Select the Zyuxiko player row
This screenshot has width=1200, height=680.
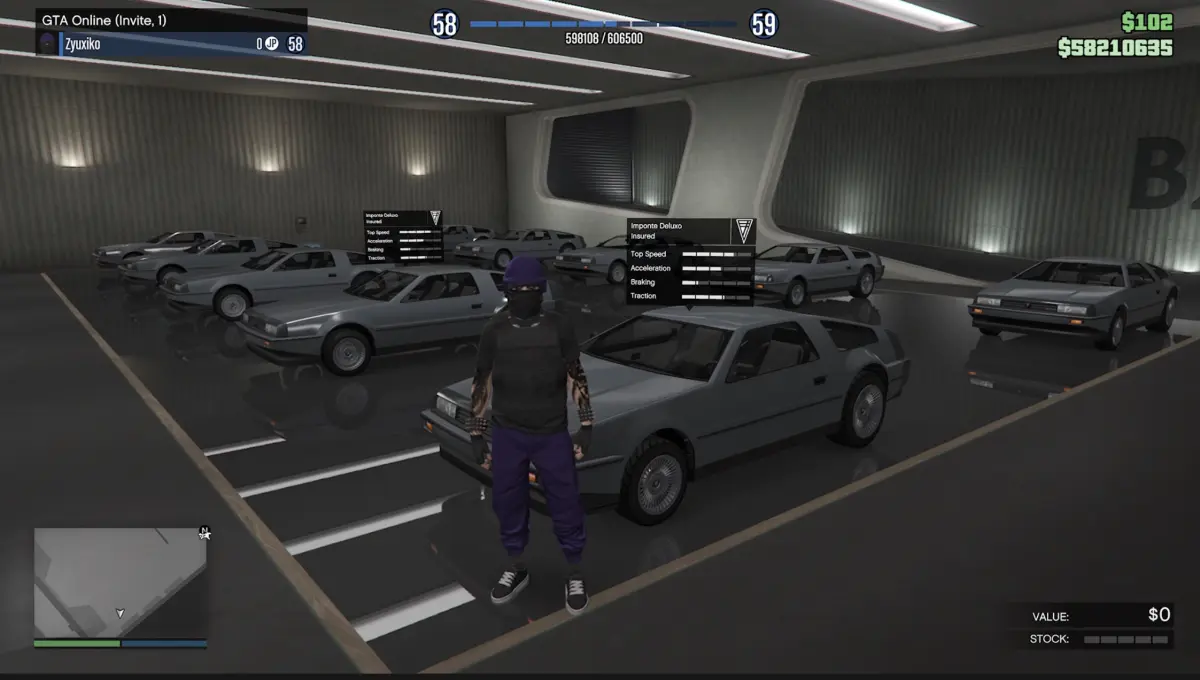171,43
